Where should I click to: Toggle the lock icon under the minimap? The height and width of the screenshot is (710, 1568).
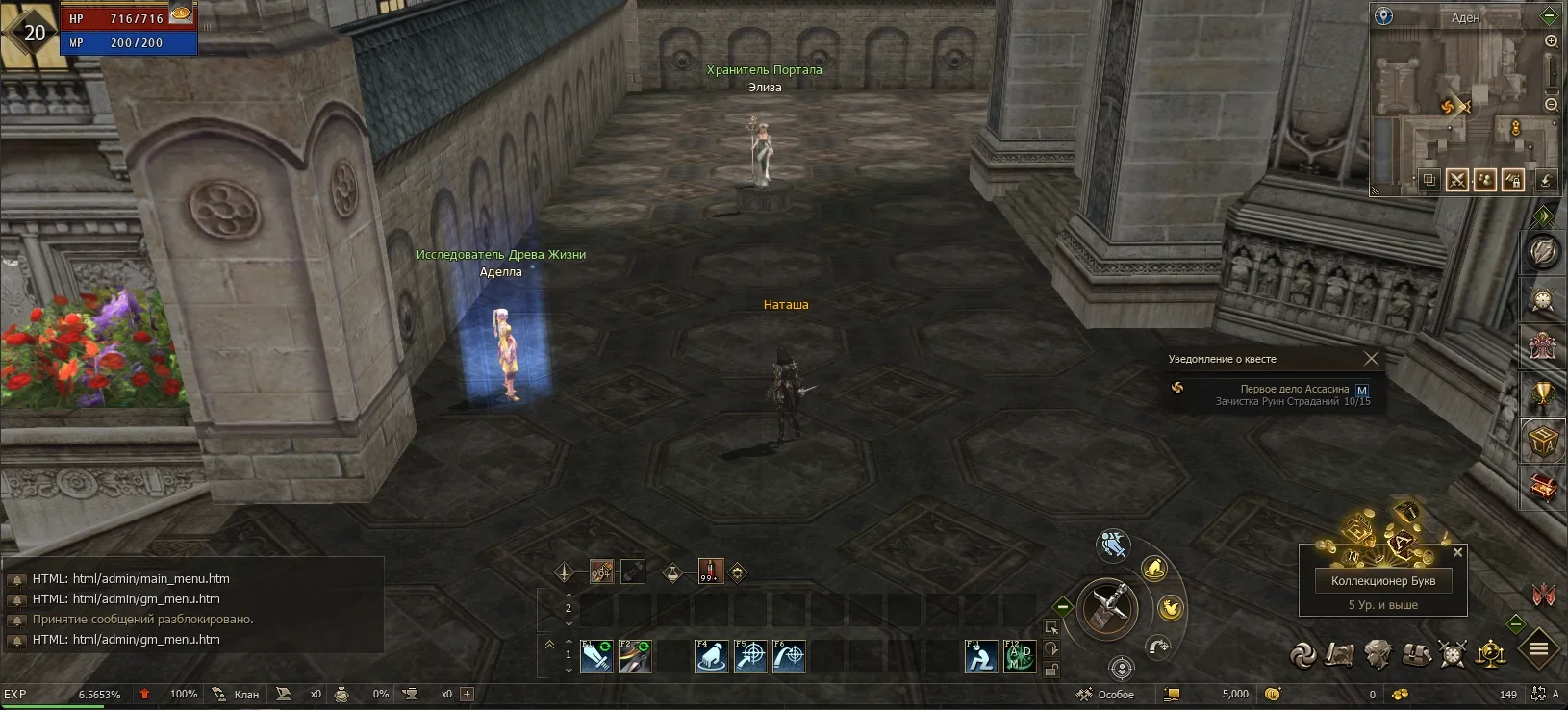point(1513,181)
